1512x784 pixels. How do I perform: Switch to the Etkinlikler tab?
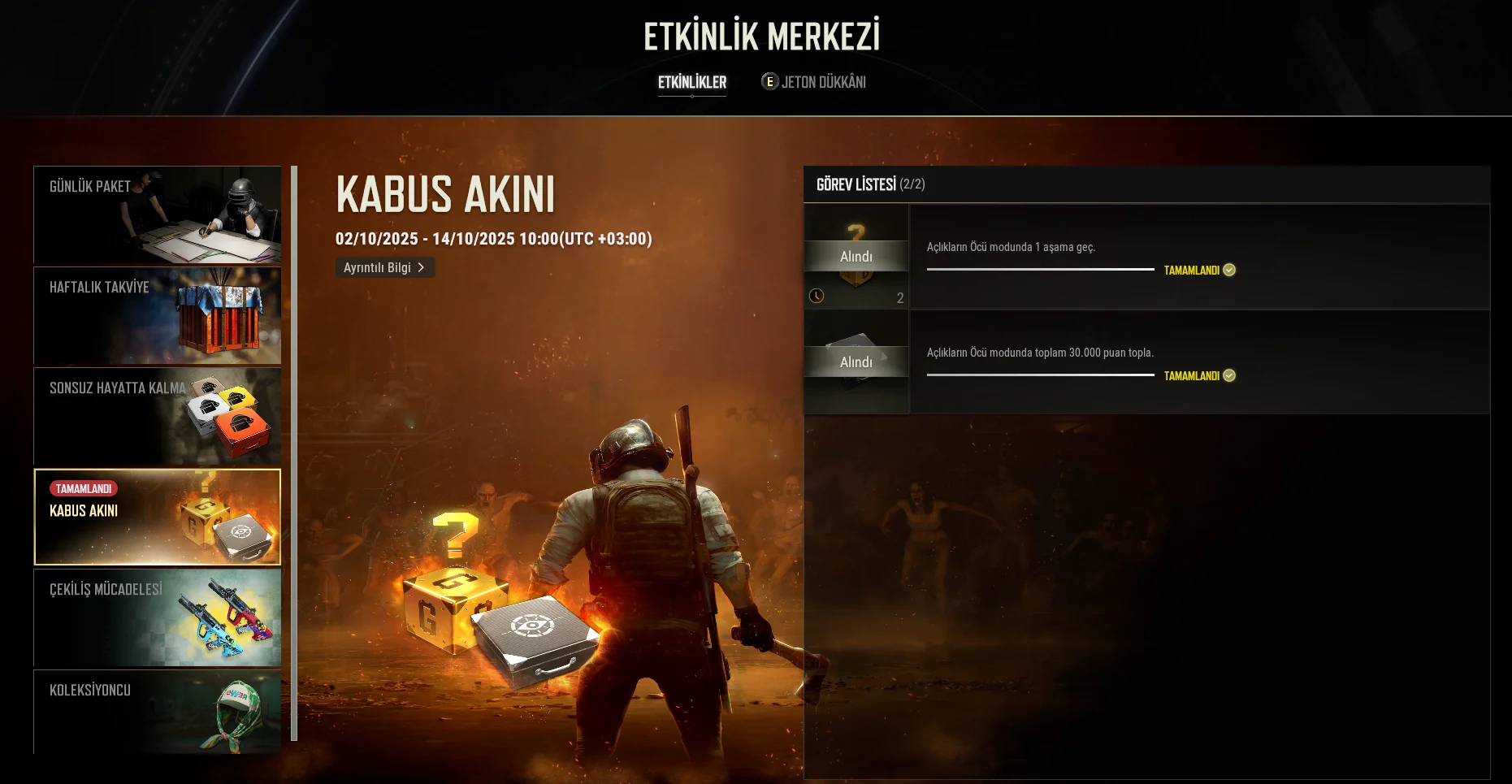pos(692,82)
